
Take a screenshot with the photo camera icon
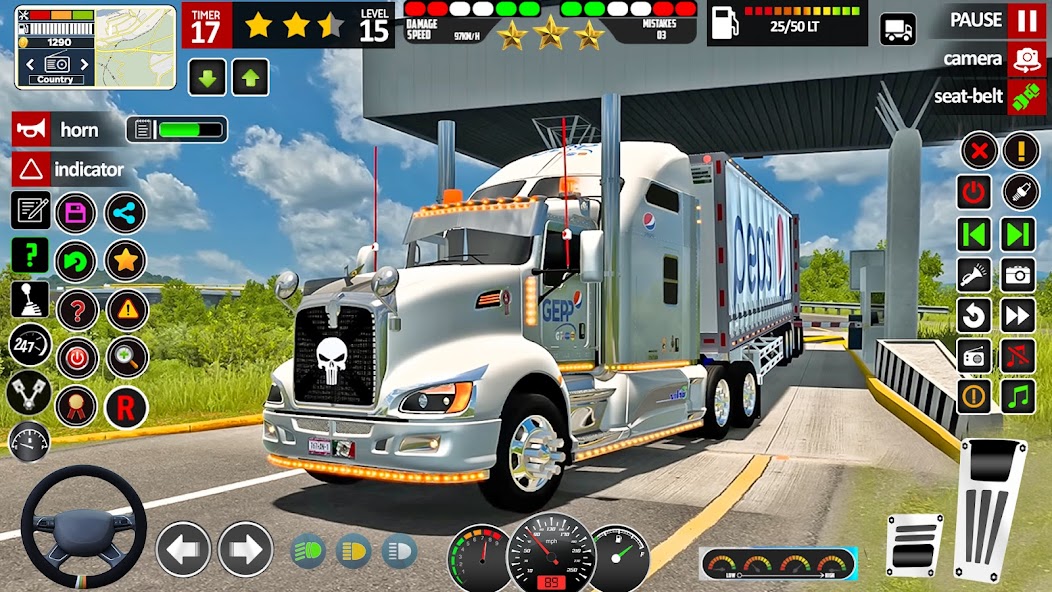coord(1018,274)
